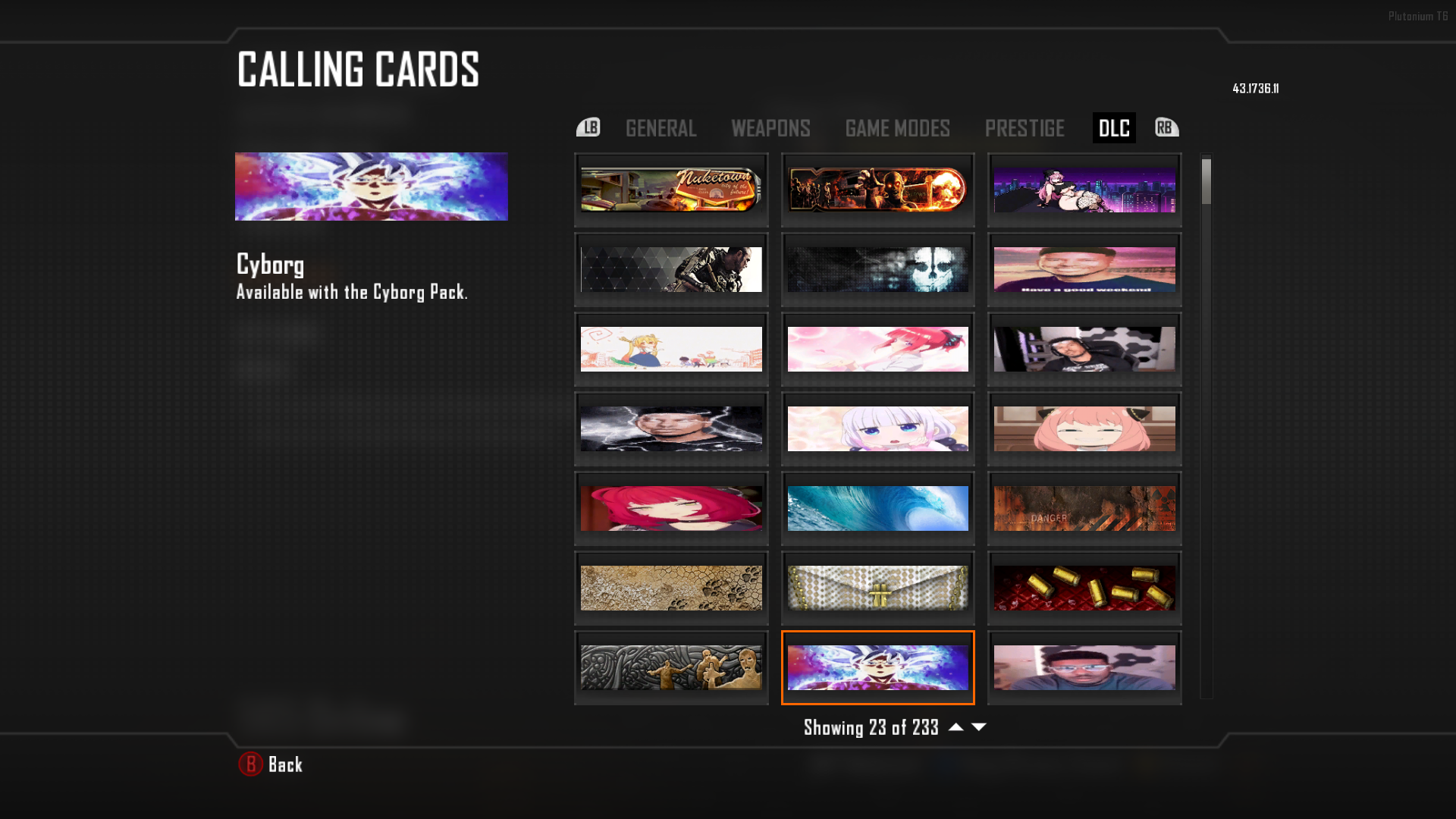Select the zombies explosion calling card
This screenshot has height=819, width=1456.
point(877,190)
